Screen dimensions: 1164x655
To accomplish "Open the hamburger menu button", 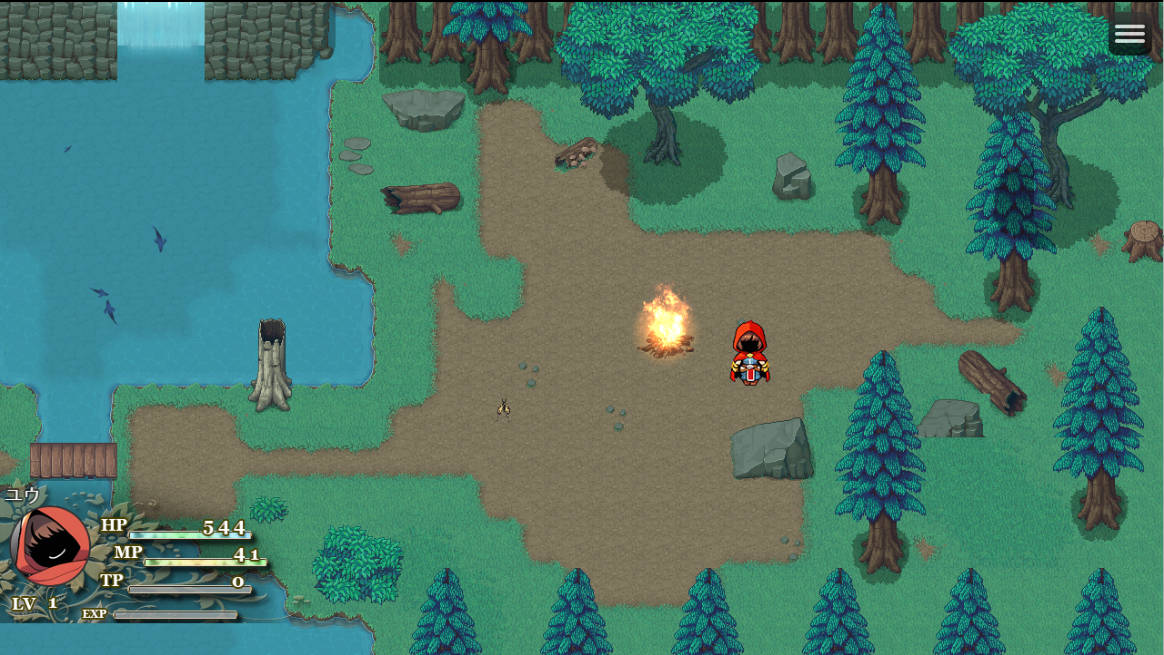I will click(x=1129, y=35).
